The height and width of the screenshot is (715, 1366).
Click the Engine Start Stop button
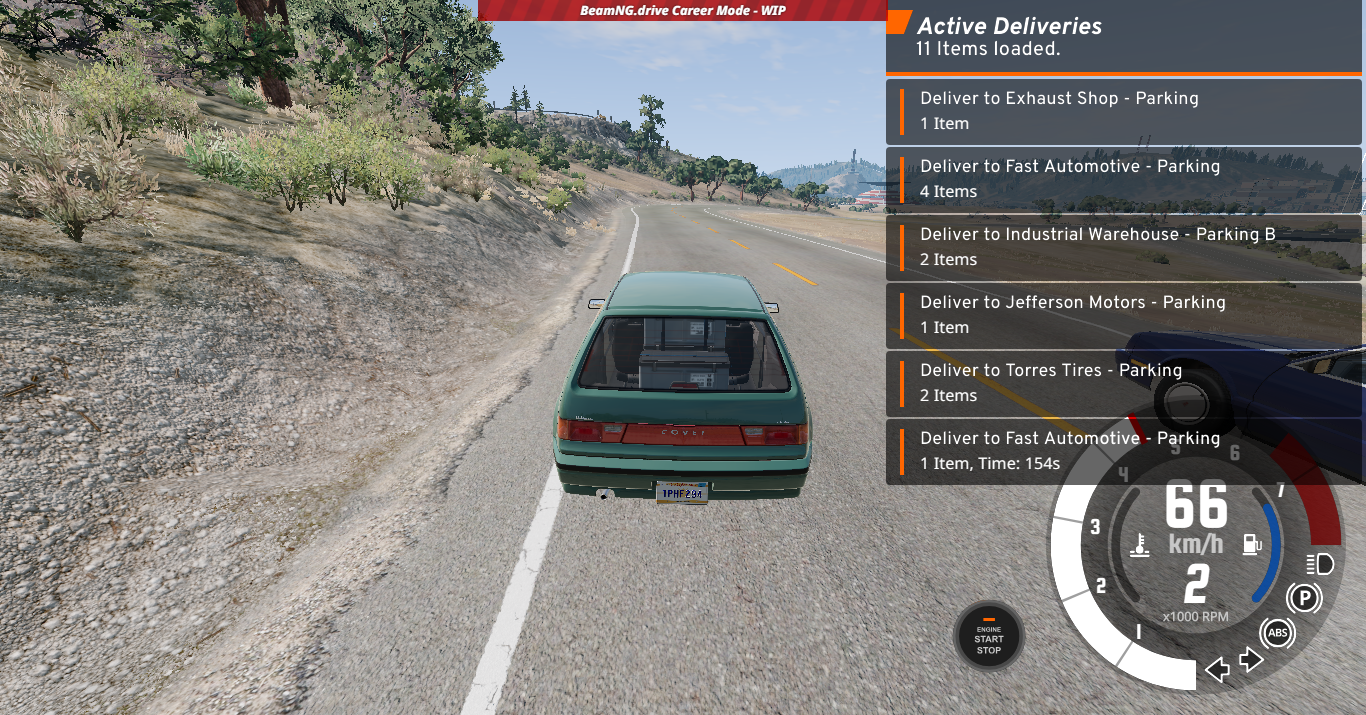(989, 636)
